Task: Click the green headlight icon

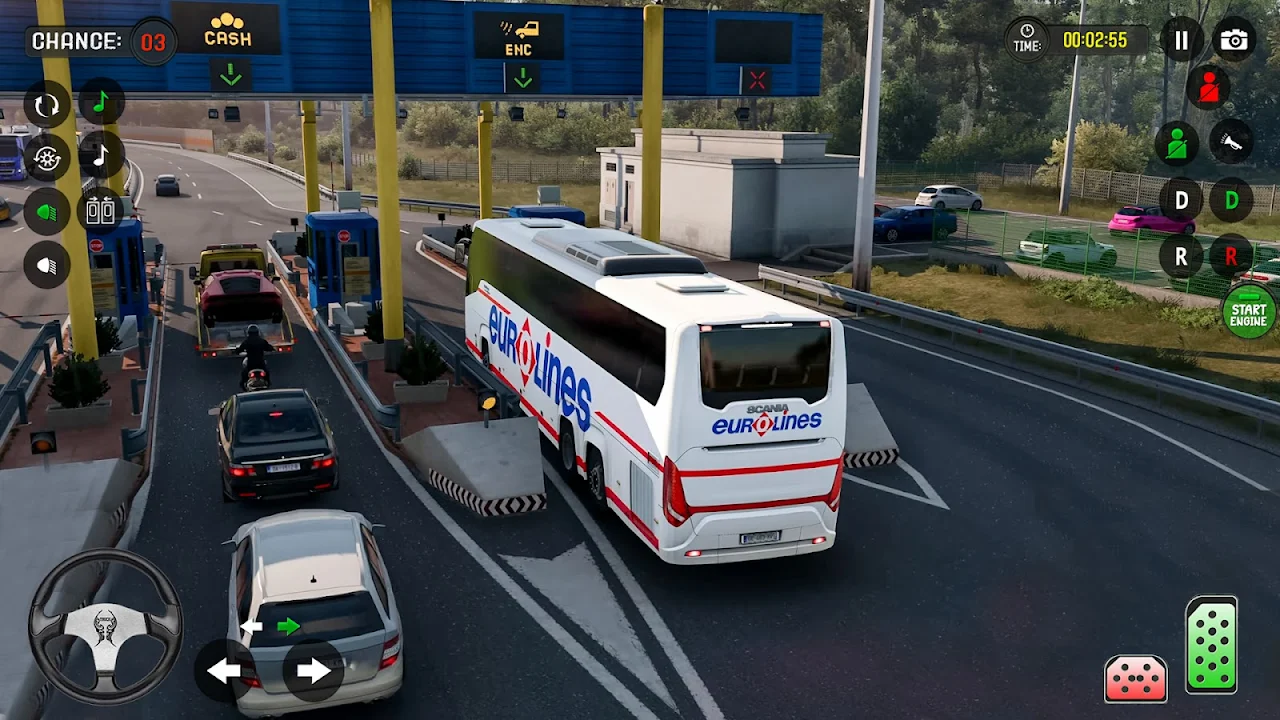Action: coord(47,212)
